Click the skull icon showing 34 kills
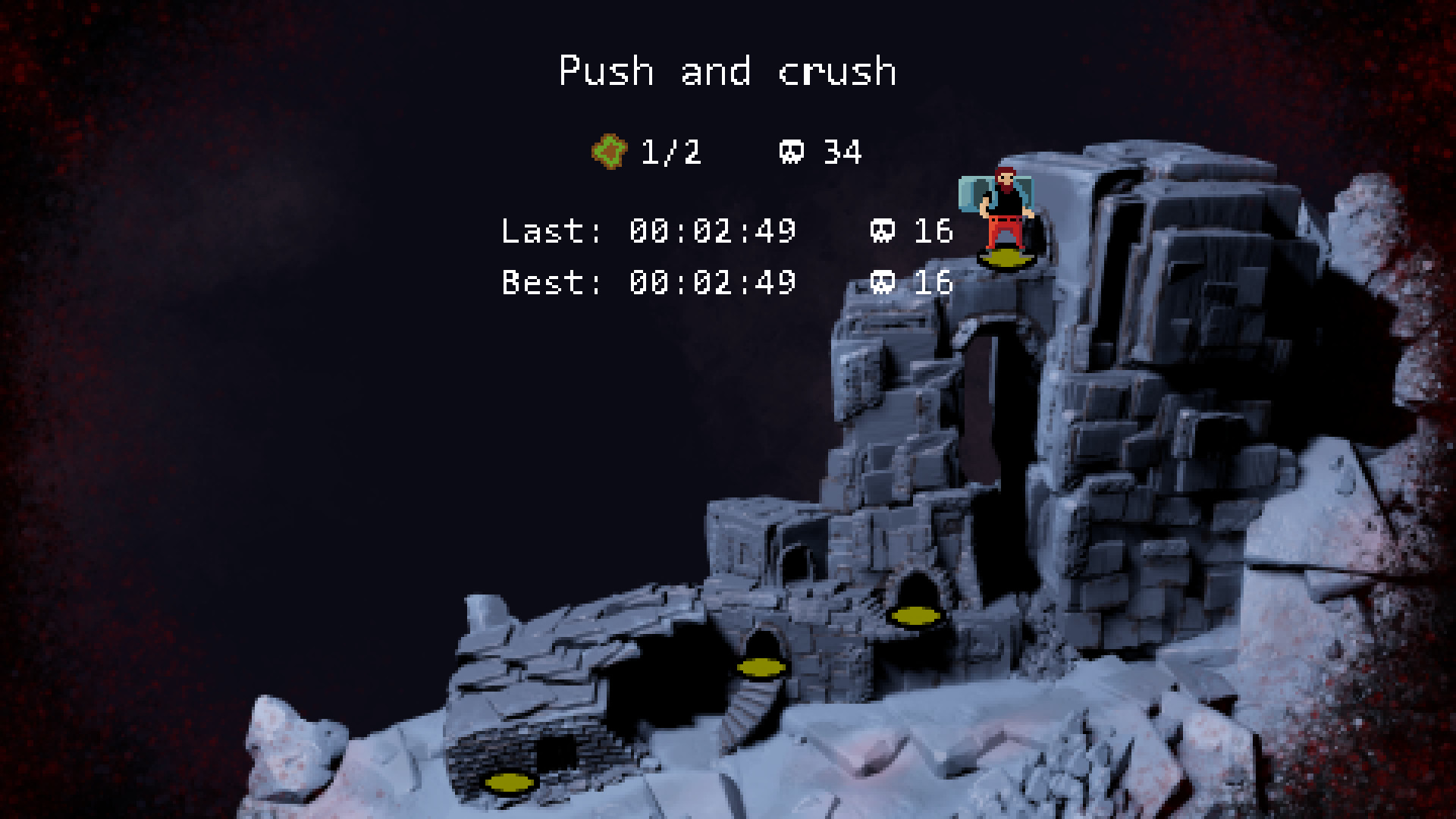This screenshot has width=1456, height=819. [x=793, y=152]
